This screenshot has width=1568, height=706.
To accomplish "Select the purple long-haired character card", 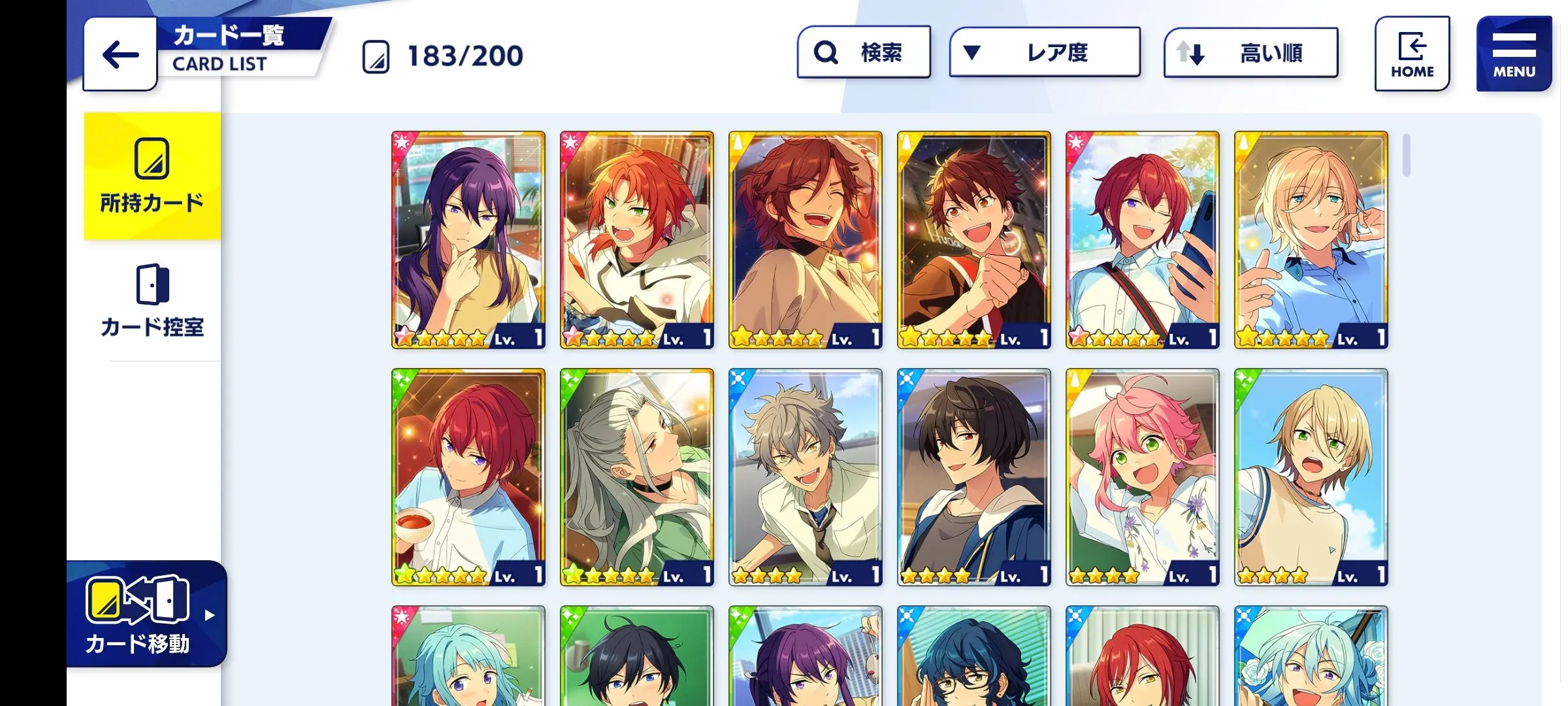I will coord(468,239).
